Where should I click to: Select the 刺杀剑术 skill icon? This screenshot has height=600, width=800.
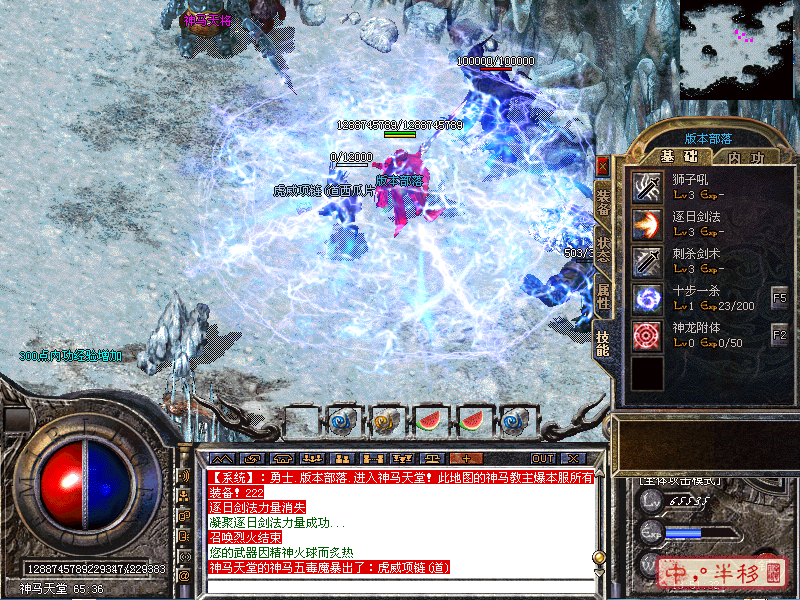pos(647,260)
